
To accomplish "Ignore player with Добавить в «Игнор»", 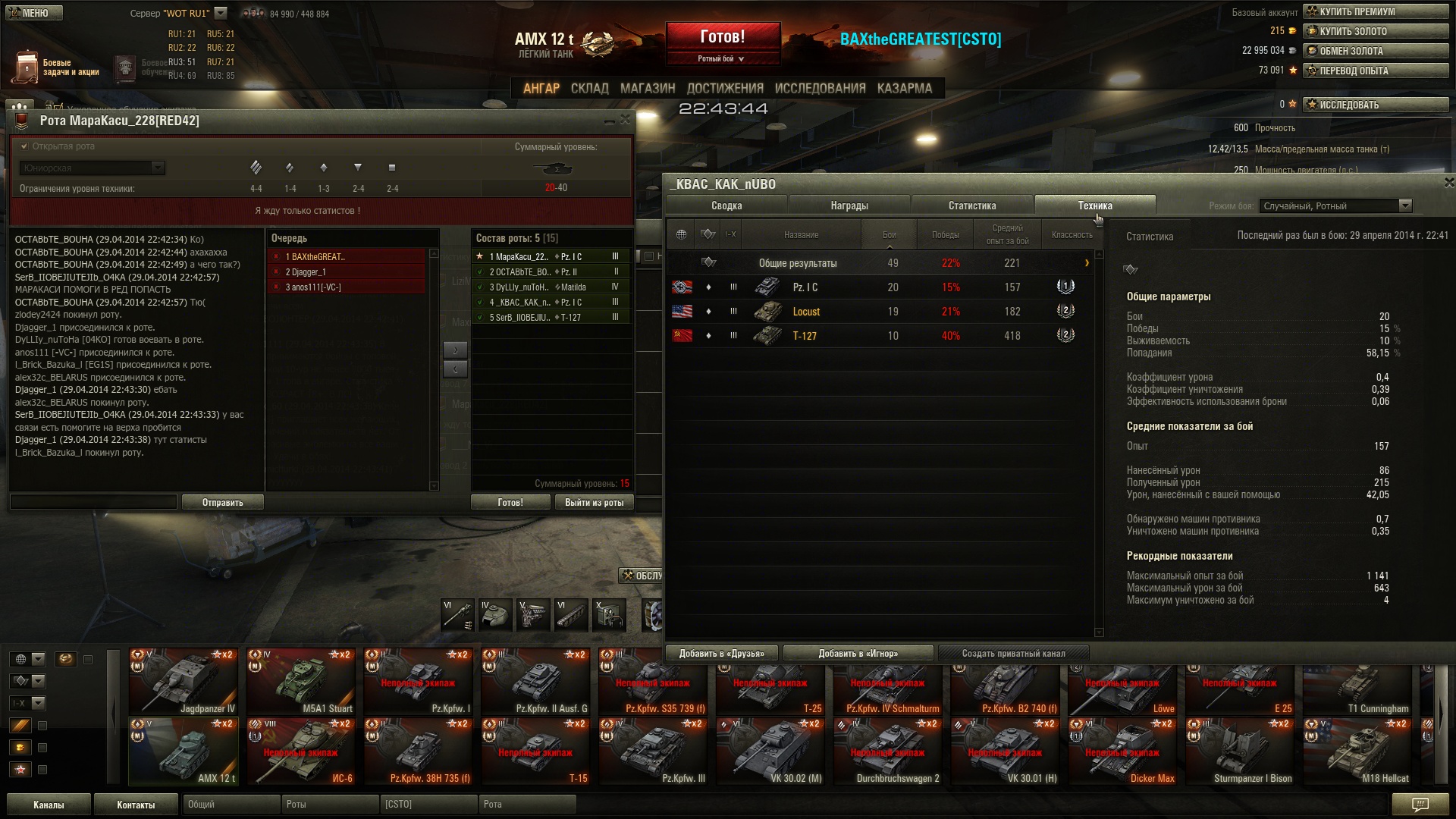I will [x=858, y=654].
